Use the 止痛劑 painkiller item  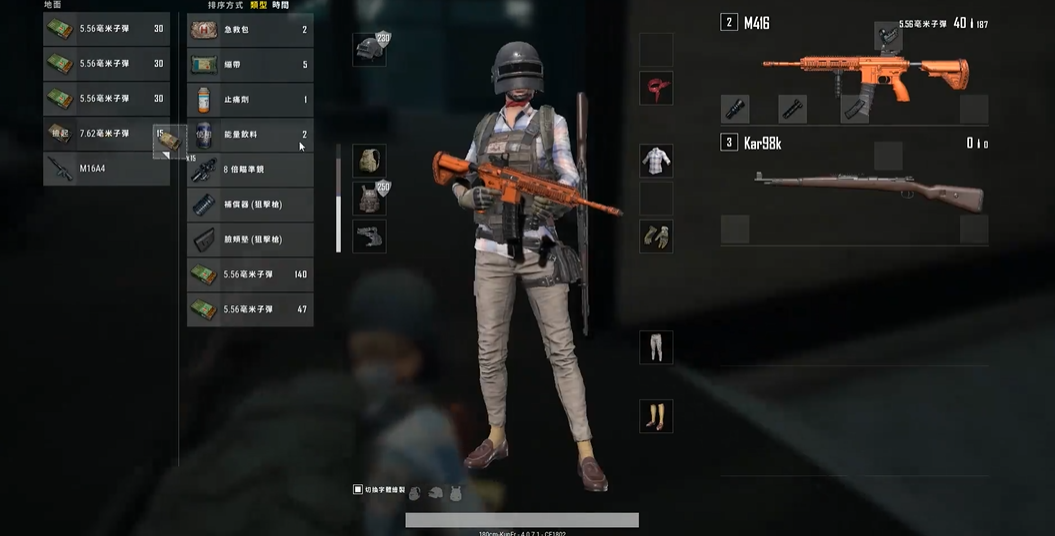coord(250,100)
